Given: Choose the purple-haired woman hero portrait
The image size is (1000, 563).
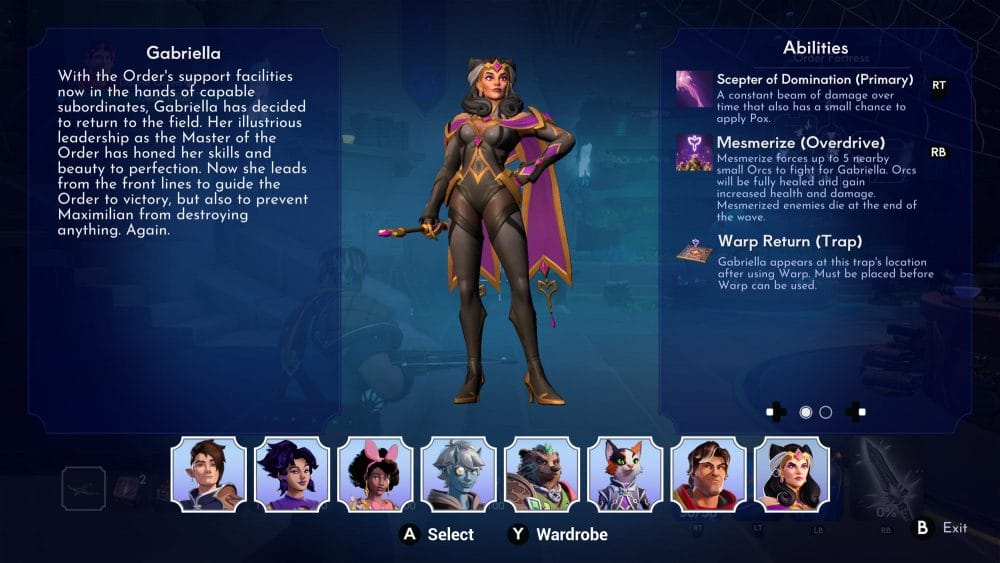Looking at the screenshot, I should tap(292, 474).
